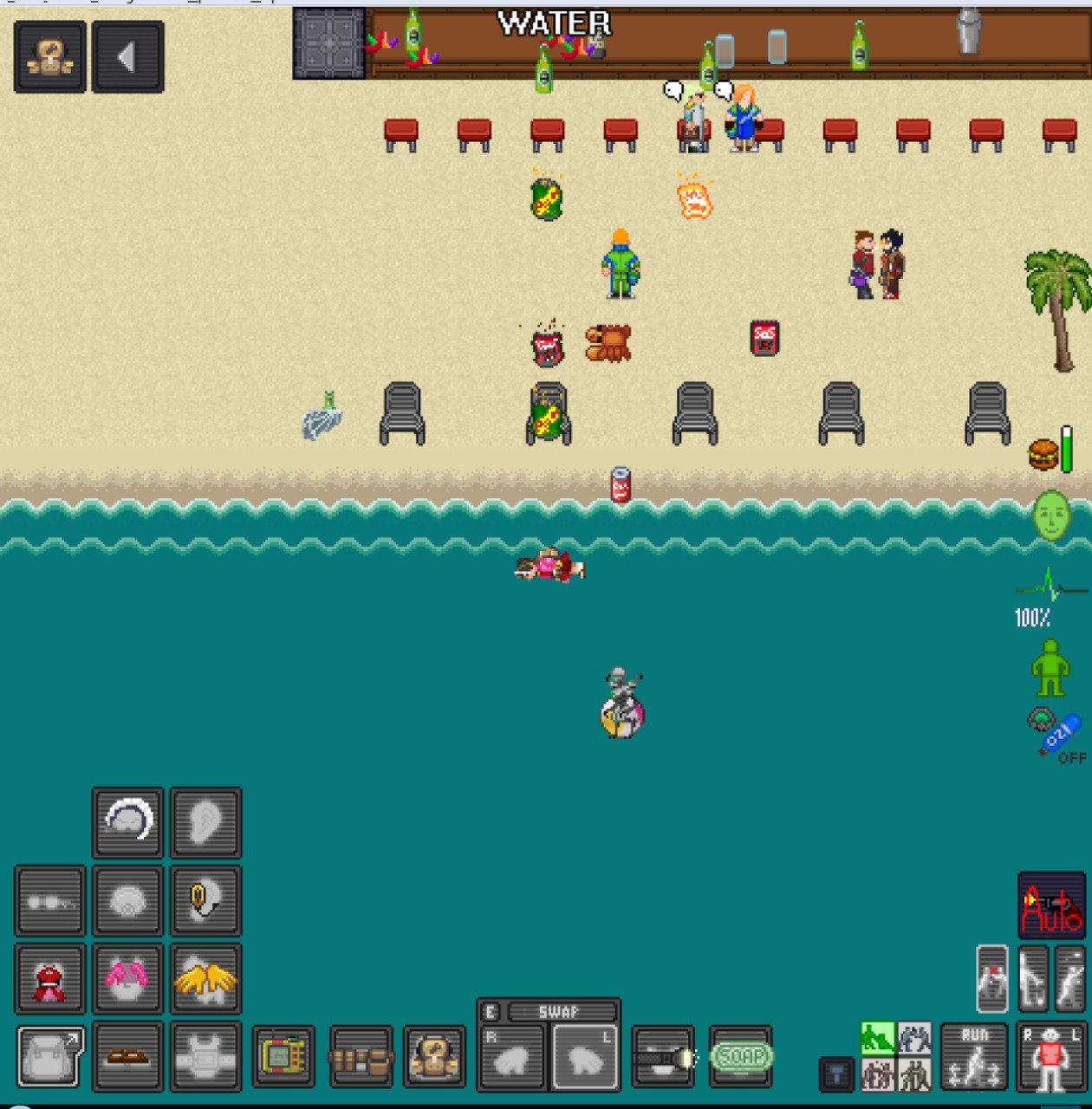Select the brown shoes slot

point(127,1056)
